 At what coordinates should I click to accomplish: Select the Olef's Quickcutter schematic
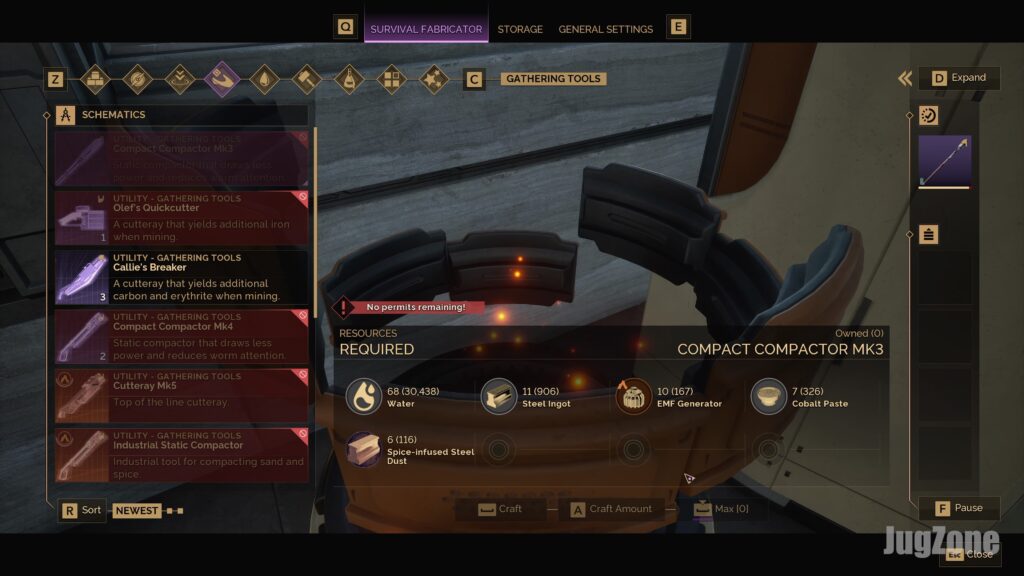pos(181,217)
